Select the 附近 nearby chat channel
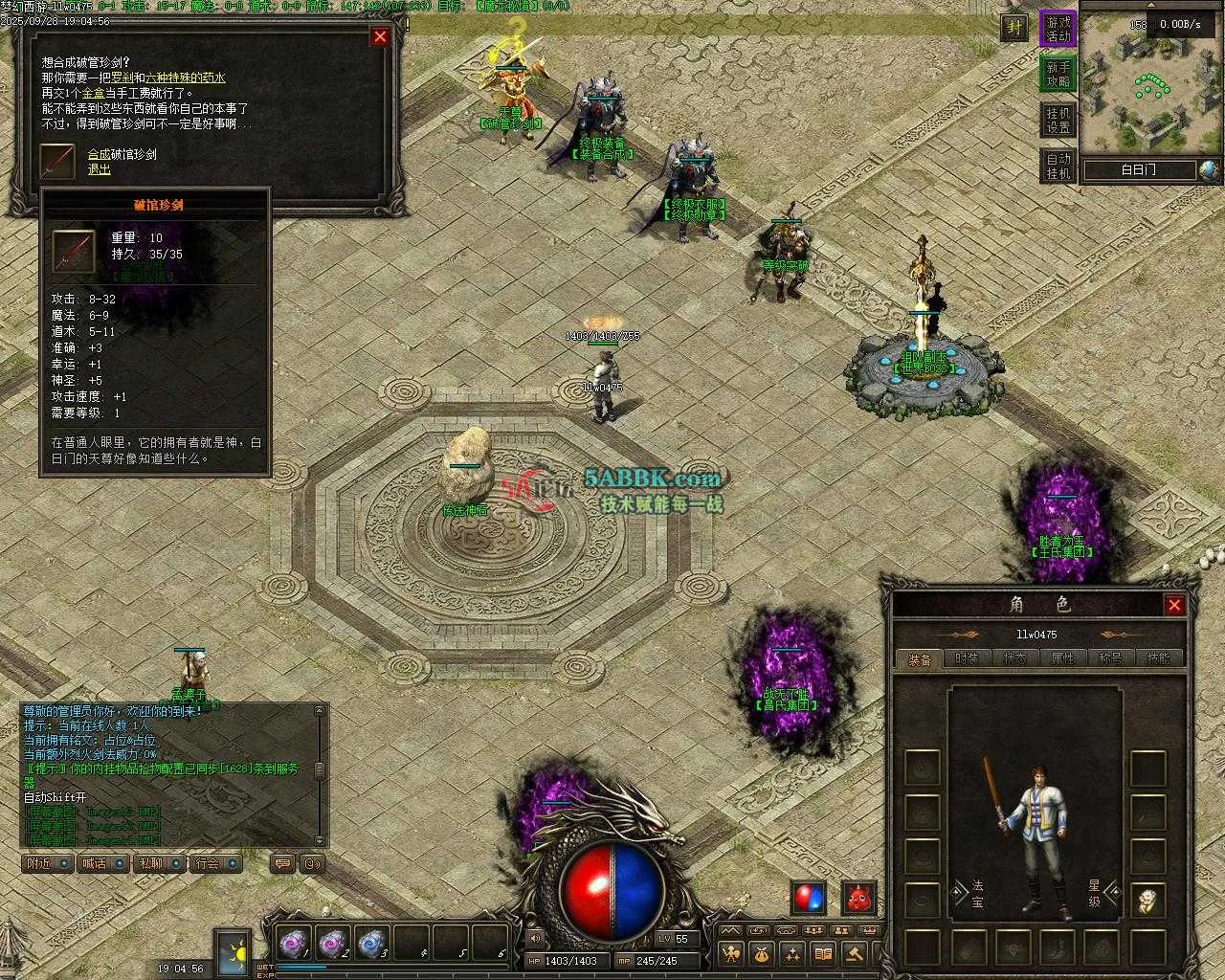1225x980 pixels. tap(47, 863)
